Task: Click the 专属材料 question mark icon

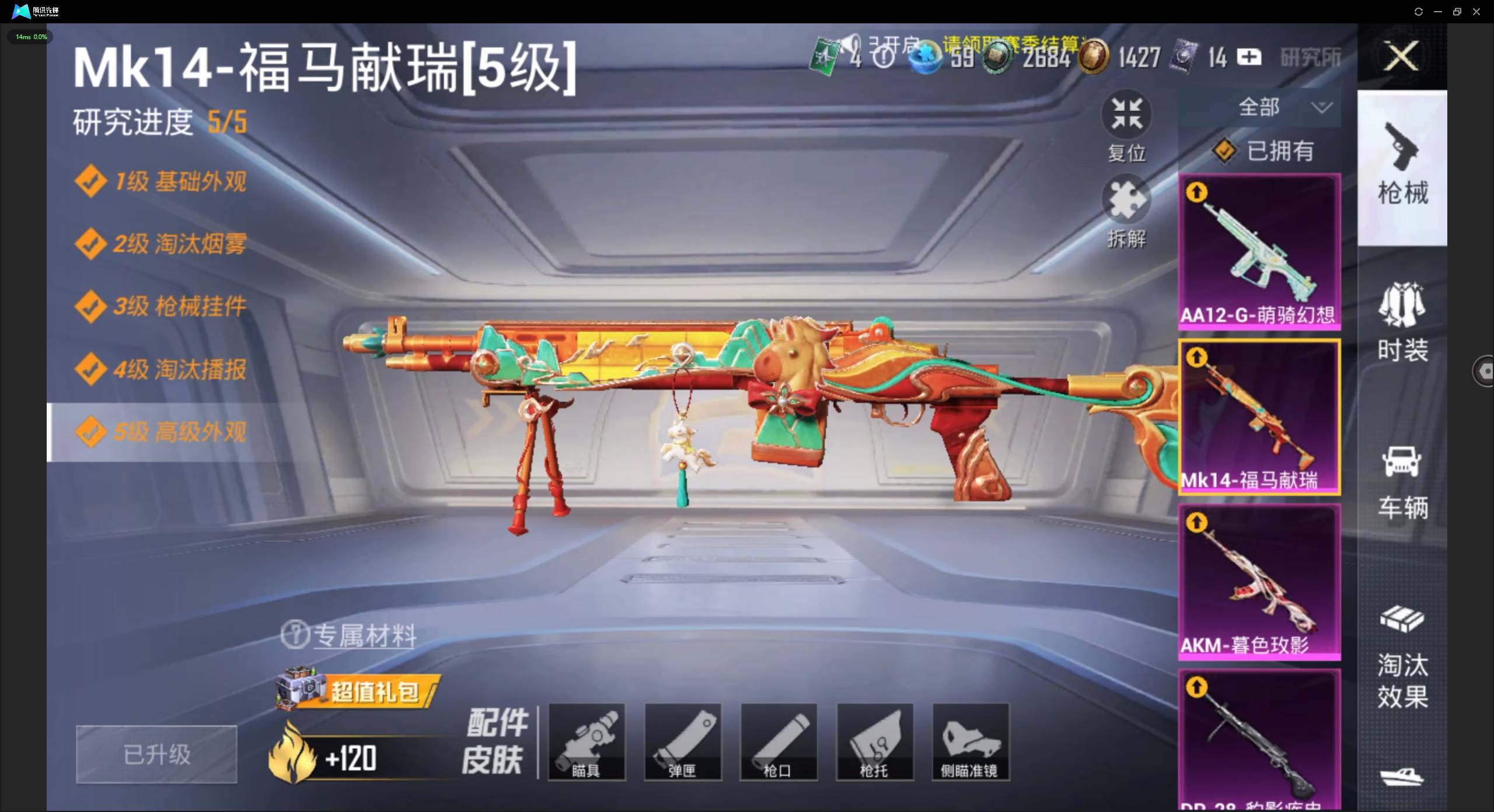Action: coord(296,635)
